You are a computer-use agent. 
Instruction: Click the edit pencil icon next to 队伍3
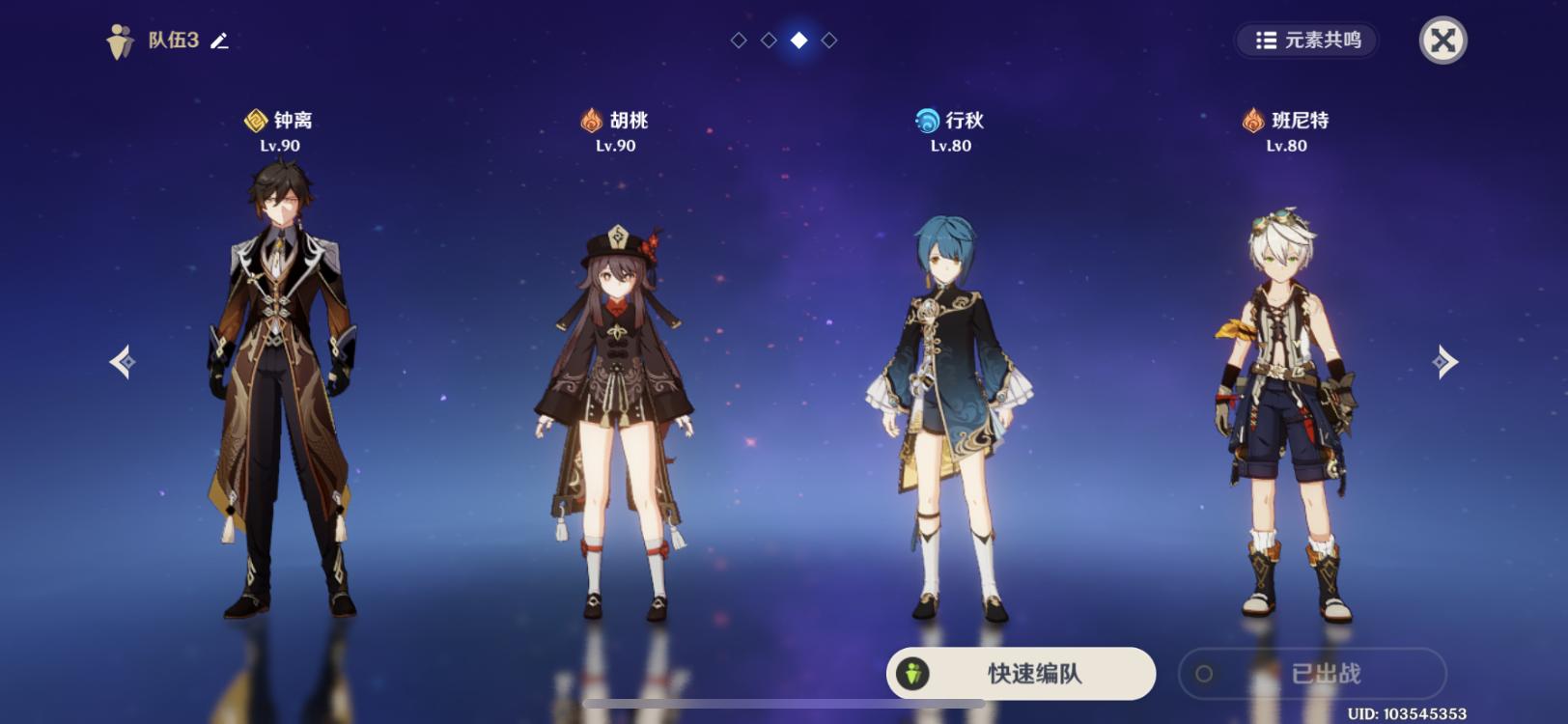point(220,42)
